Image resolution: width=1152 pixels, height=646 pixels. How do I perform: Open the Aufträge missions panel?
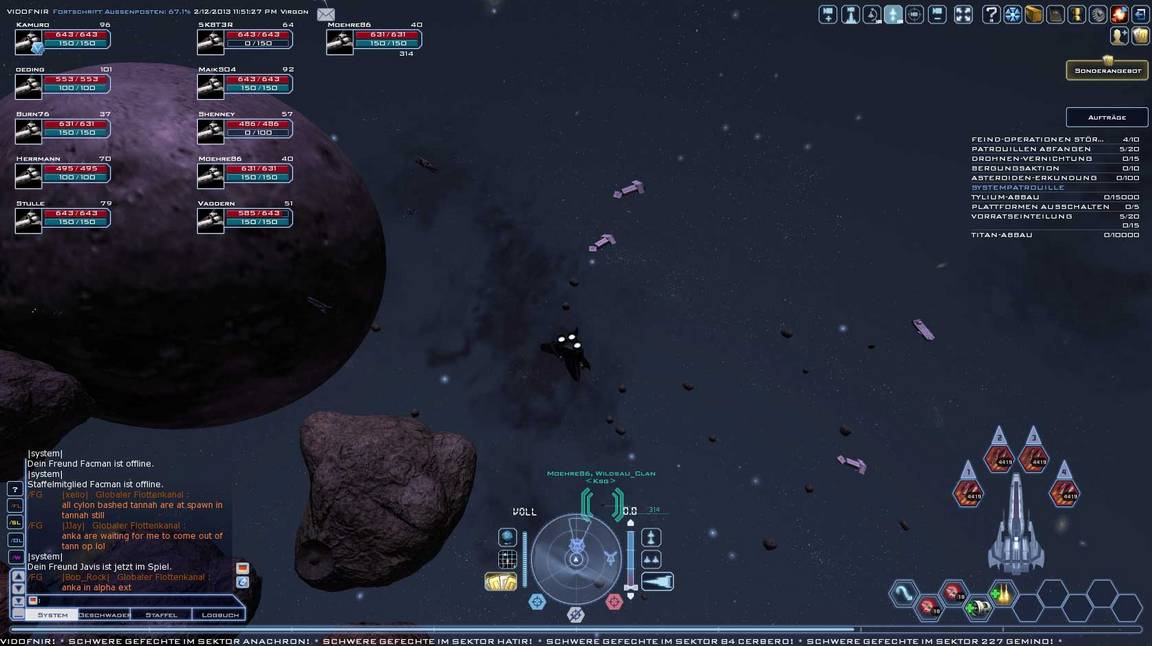1106,117
